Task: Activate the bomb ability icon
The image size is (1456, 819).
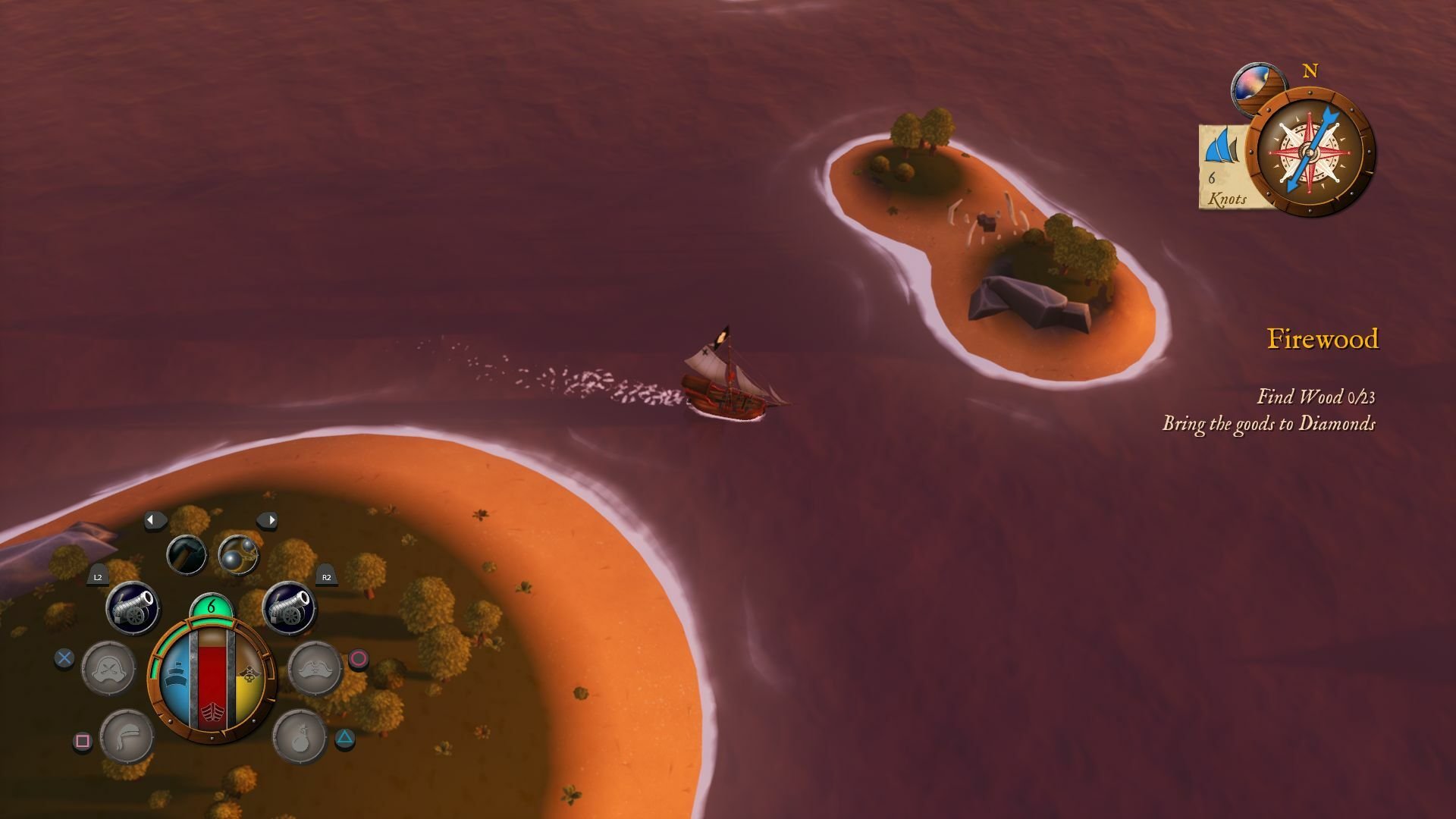Action: pyautogui.click(x=299, y=736)
